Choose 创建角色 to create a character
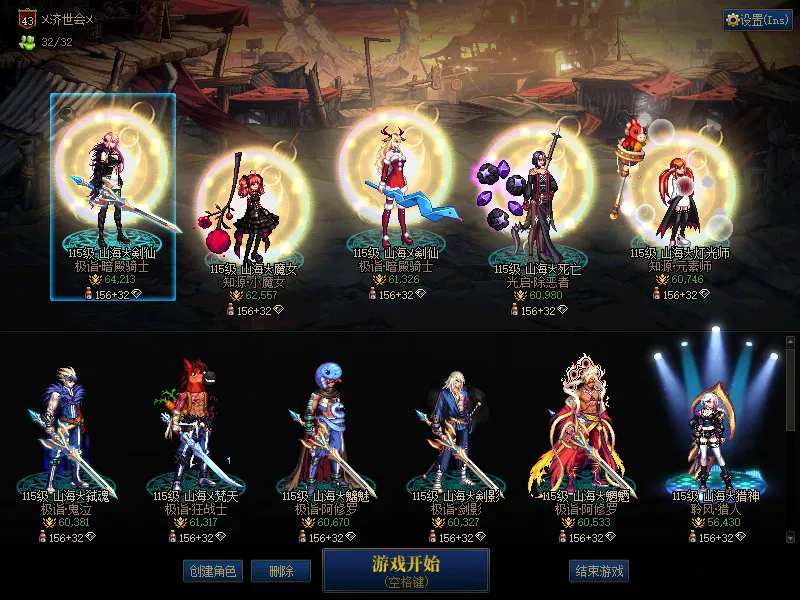This screenshot has height=600, width=800. tap(212, 571)
